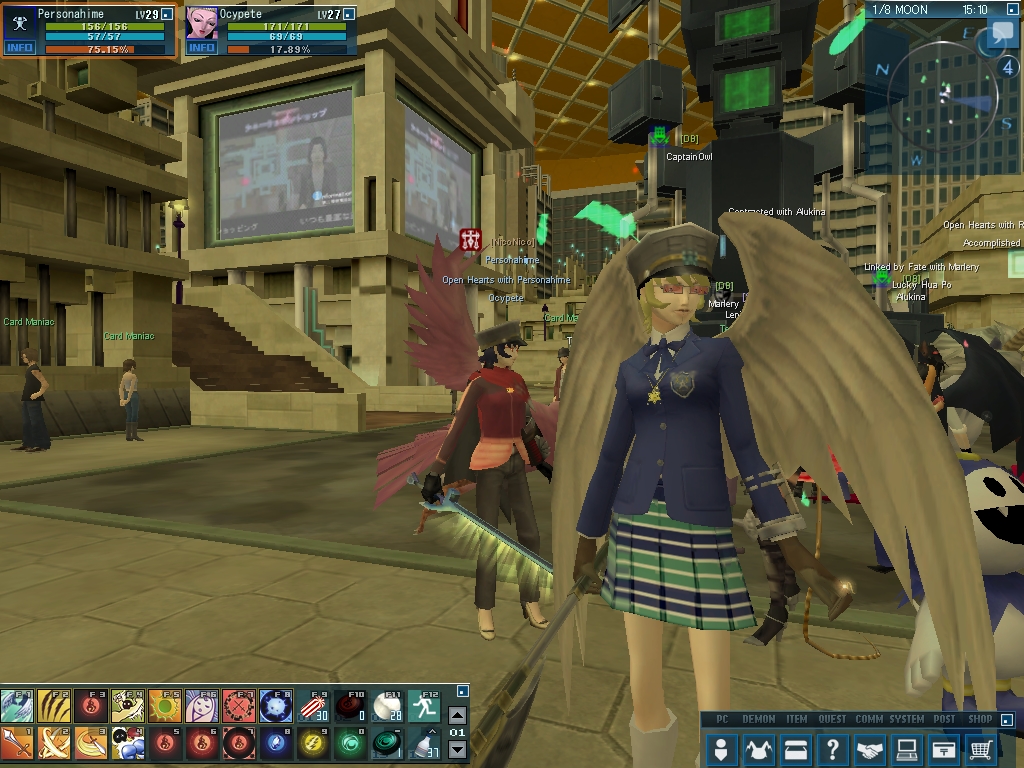1024x768 pixels.
Task: Open the Comm handshake menu
Action: (870, 748)
